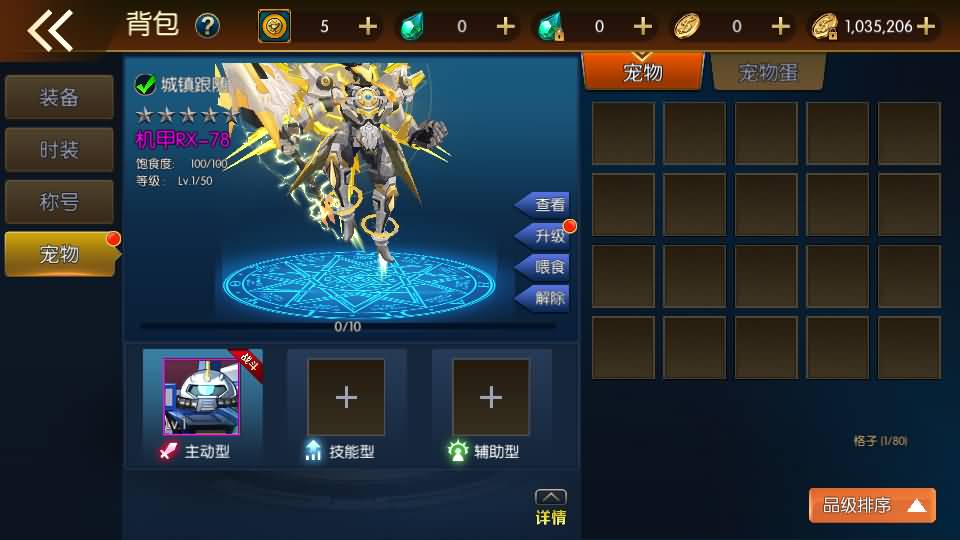Switch to the 装备 equipment tab
The height and width of the screenshot is (540, 960).
[x=59, y=98]
